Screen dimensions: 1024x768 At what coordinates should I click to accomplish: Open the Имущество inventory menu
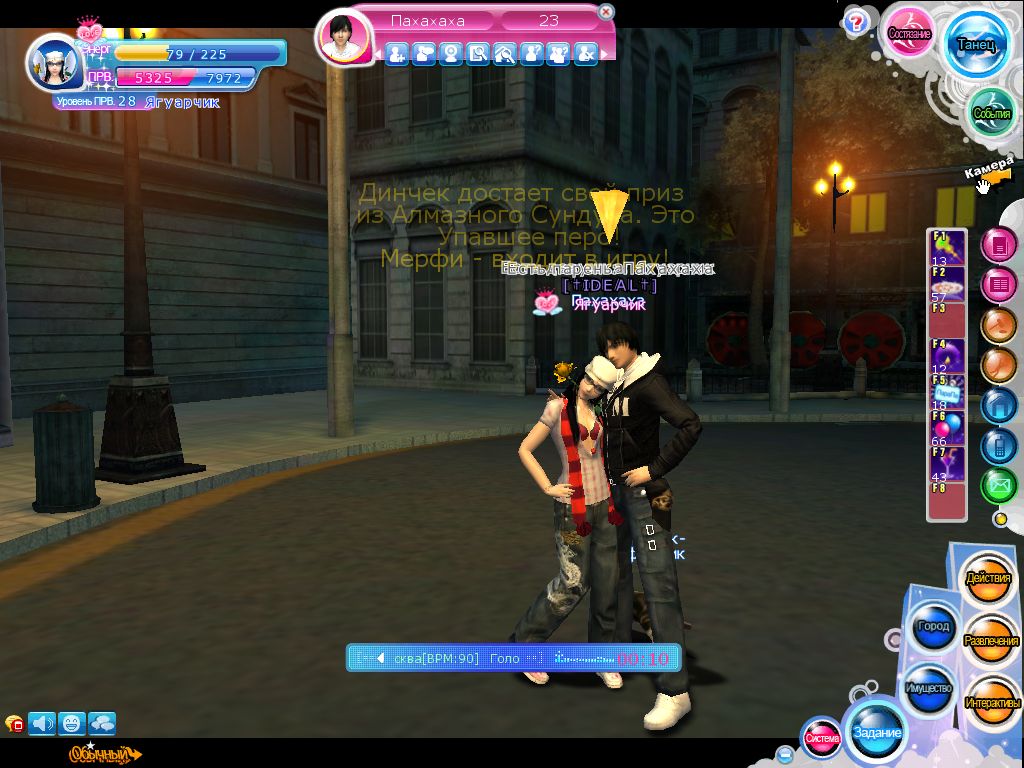click(929, 689)
